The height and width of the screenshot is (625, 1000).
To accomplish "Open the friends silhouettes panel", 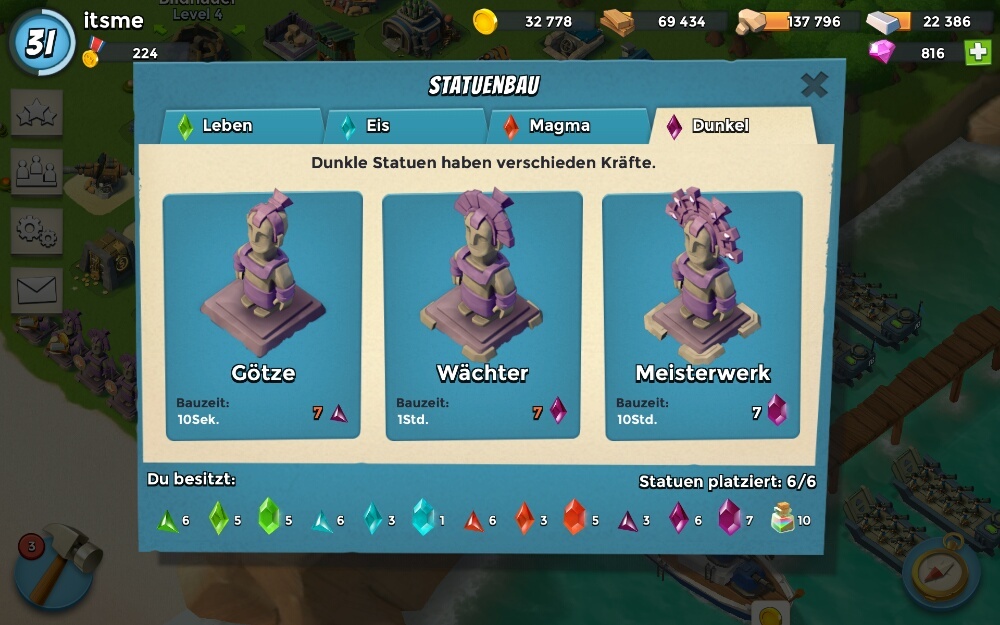I will (x=37, y=171).
